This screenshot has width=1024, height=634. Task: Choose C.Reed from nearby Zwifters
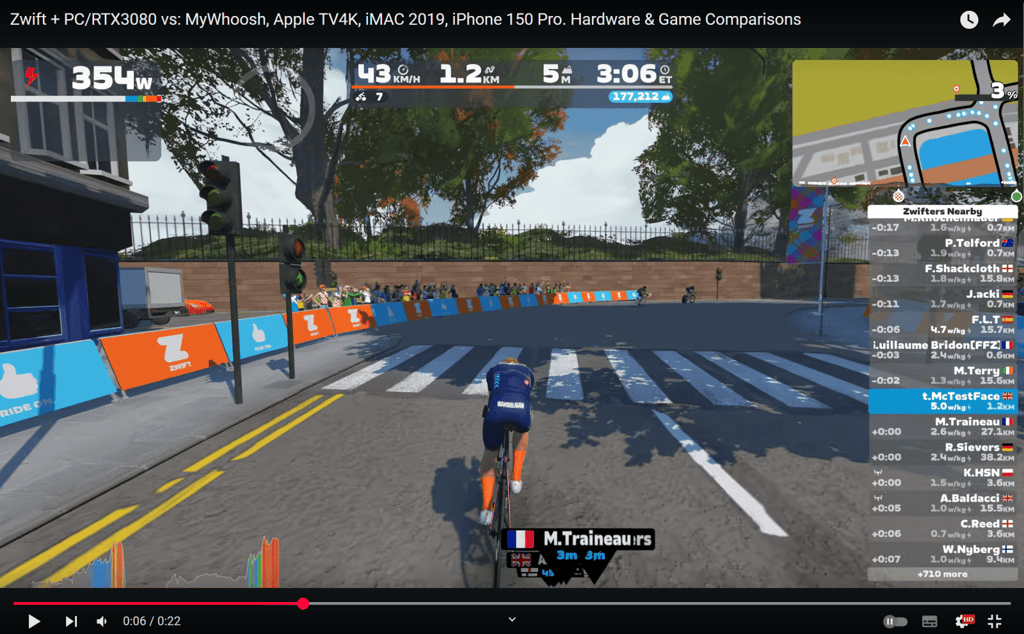click(942, 529)
